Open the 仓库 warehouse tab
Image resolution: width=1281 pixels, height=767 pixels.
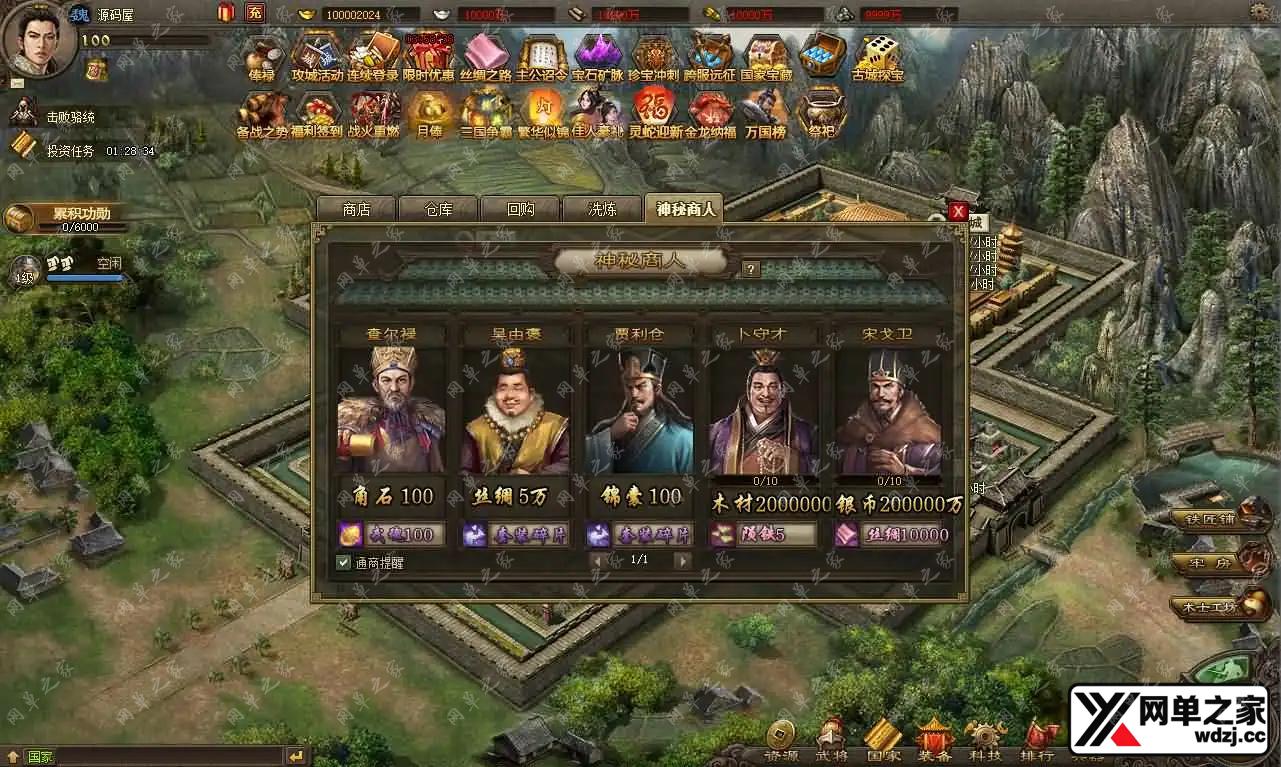pos(438,209)
